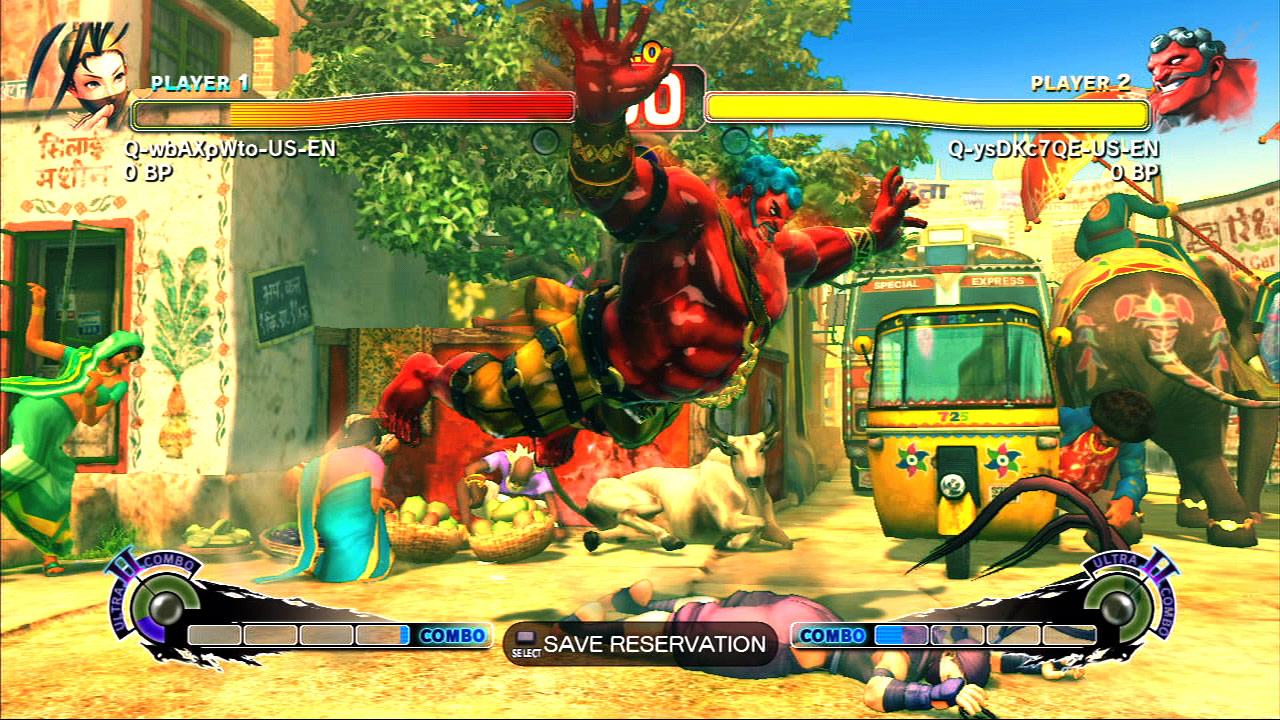Viewport: 1280px width, 720px height.
Task: Click the blue COMBO label on the left meter
Action: [455, 634]
